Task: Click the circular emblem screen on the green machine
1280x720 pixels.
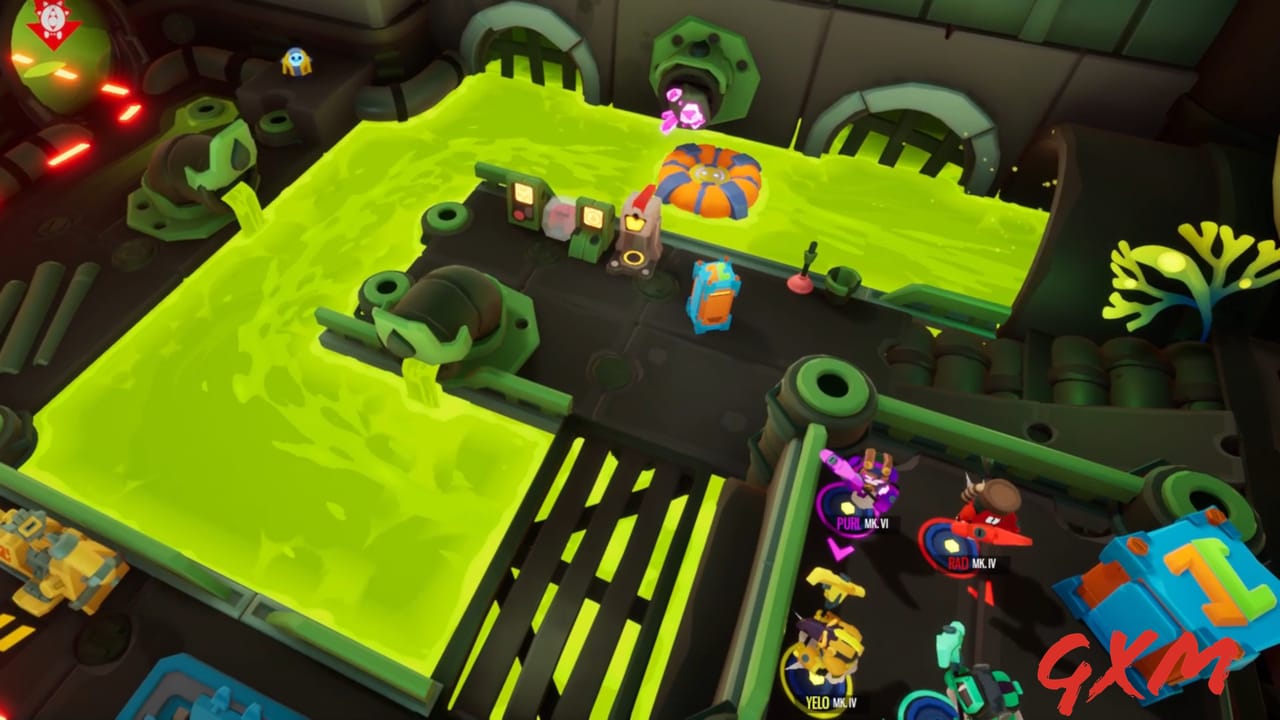Action: click(593, 218)
